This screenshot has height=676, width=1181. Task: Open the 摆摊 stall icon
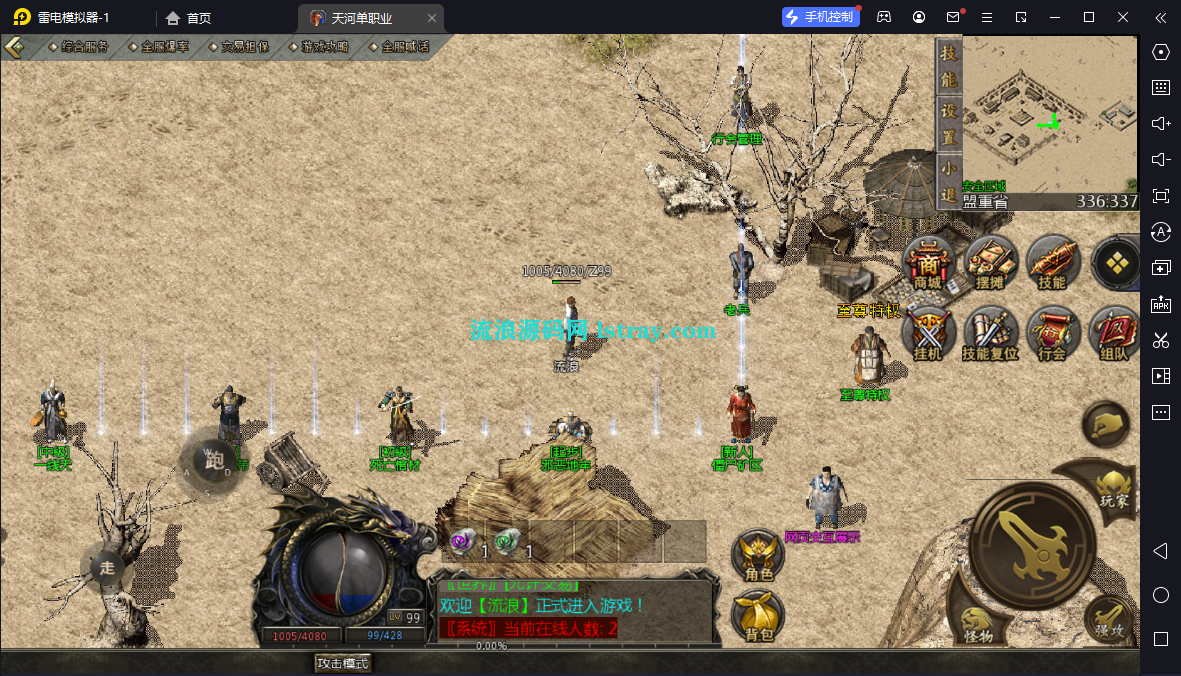[x=991, y=264]
